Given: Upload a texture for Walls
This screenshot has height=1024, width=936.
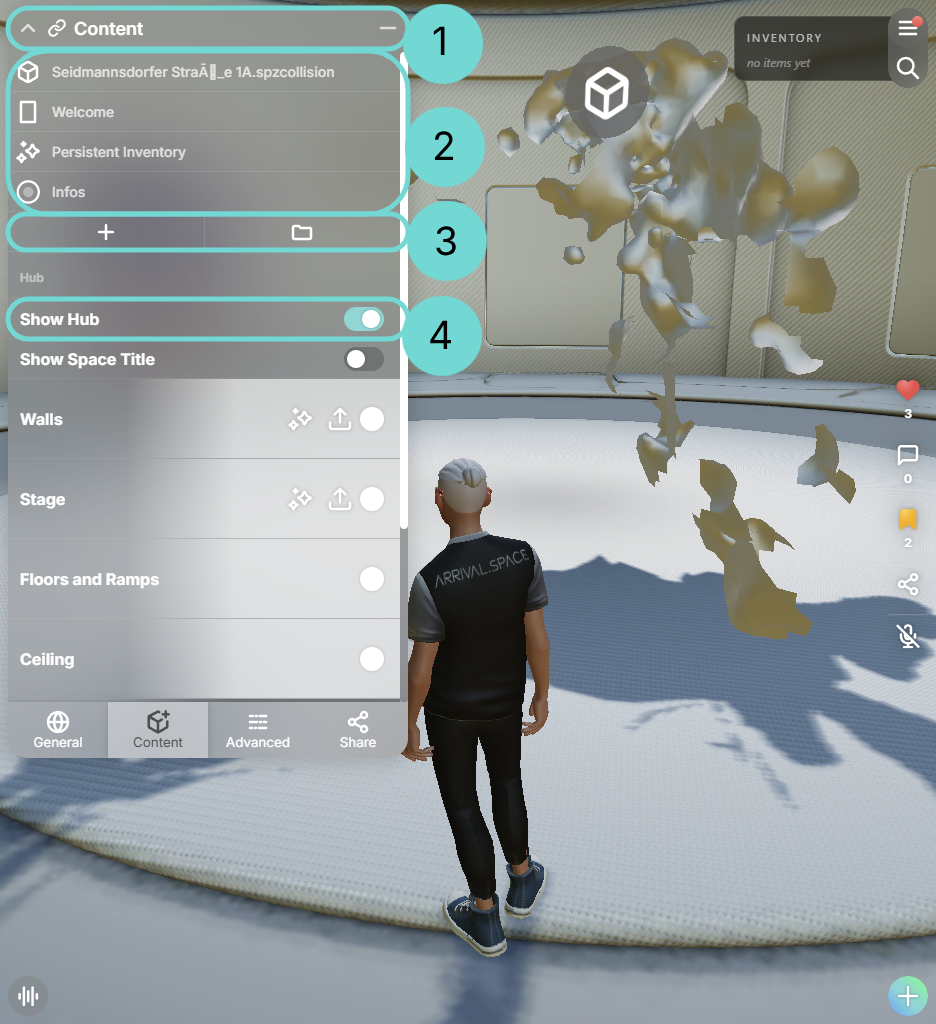Looking at the screenshot, I should point(340,420).
